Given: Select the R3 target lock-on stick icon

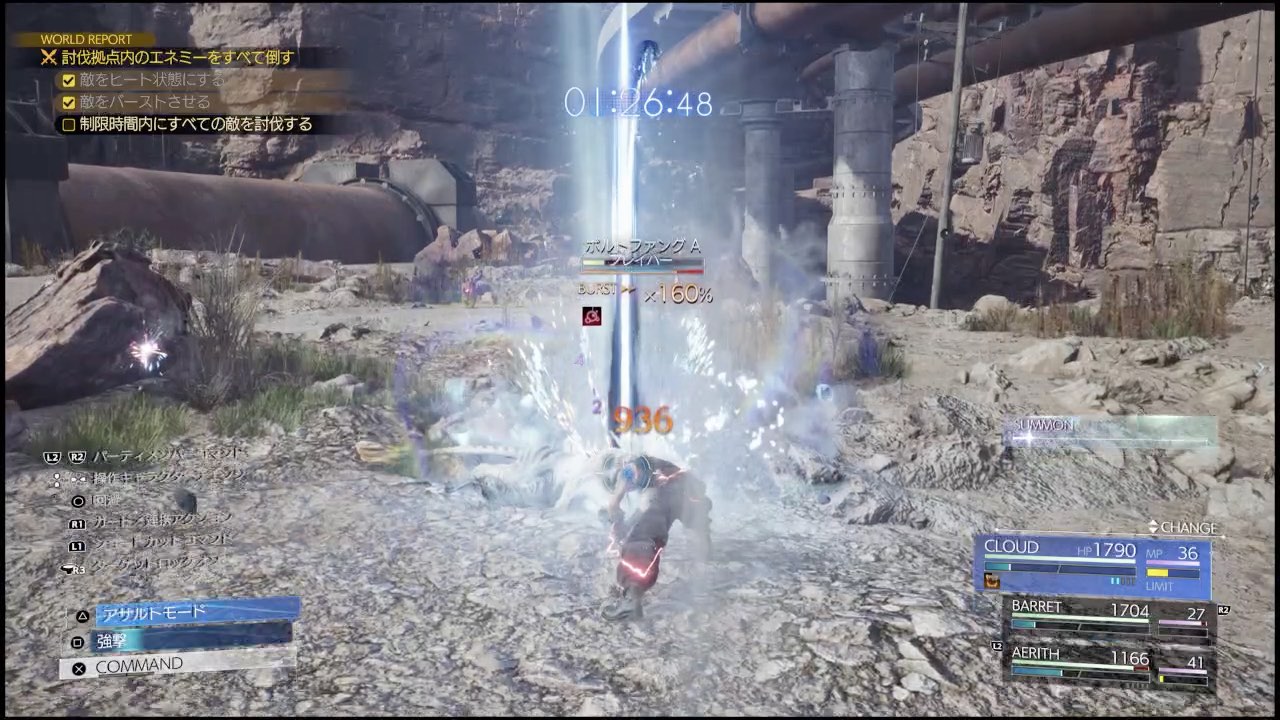Looking at the screenshot, I should click(x=72, y=568).
